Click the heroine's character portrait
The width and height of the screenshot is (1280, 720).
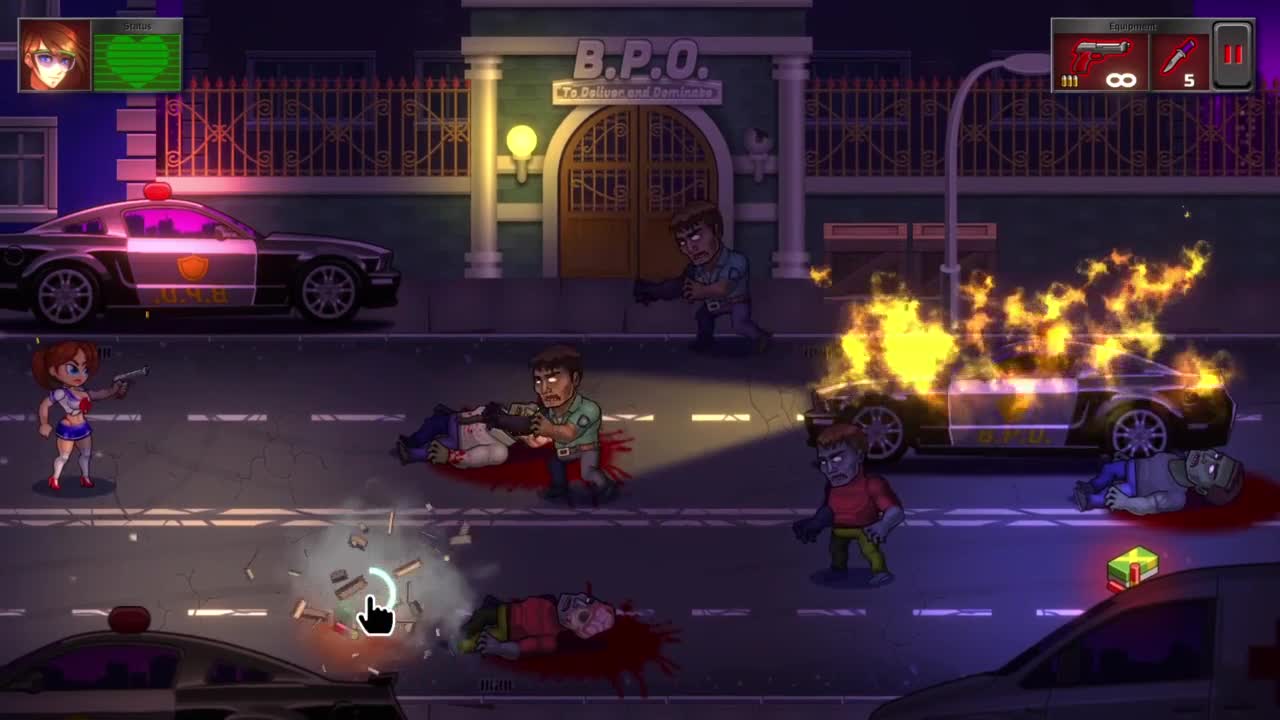point(54,56)
